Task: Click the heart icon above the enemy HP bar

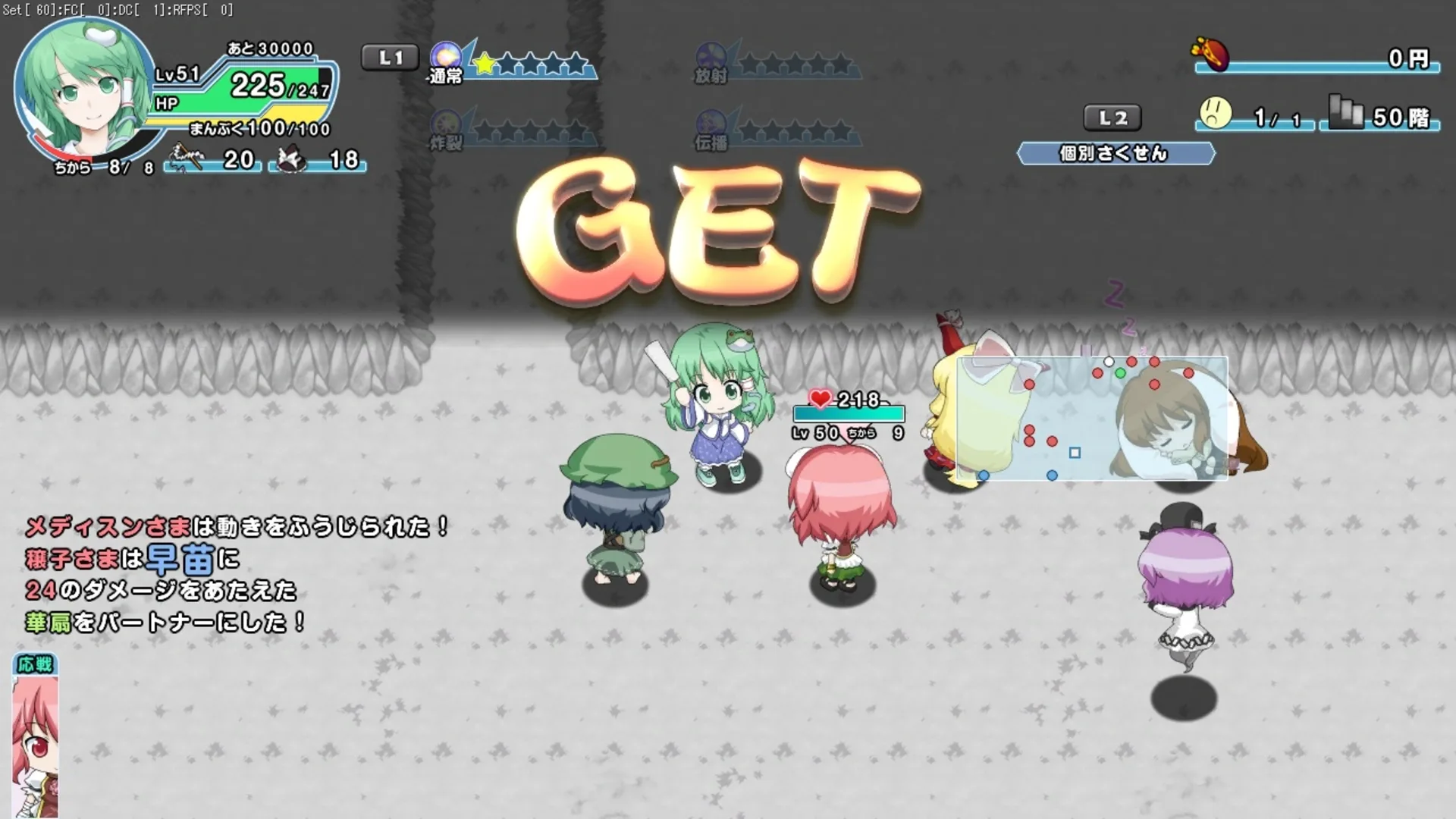Action: (x=820, y=397)
